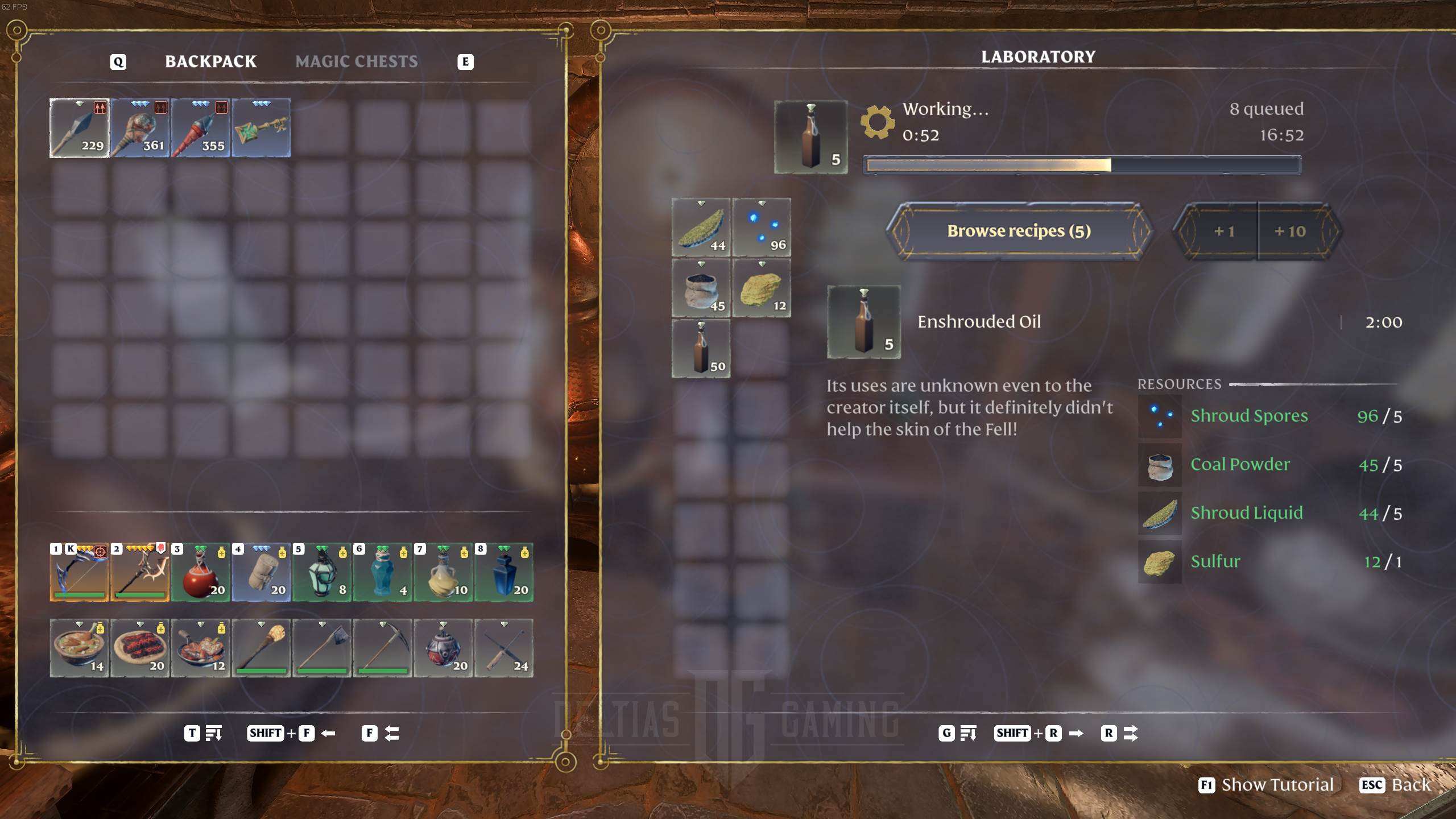Open Browse recipes list
1456x819 pixels.
click(x=1018, y=231)
